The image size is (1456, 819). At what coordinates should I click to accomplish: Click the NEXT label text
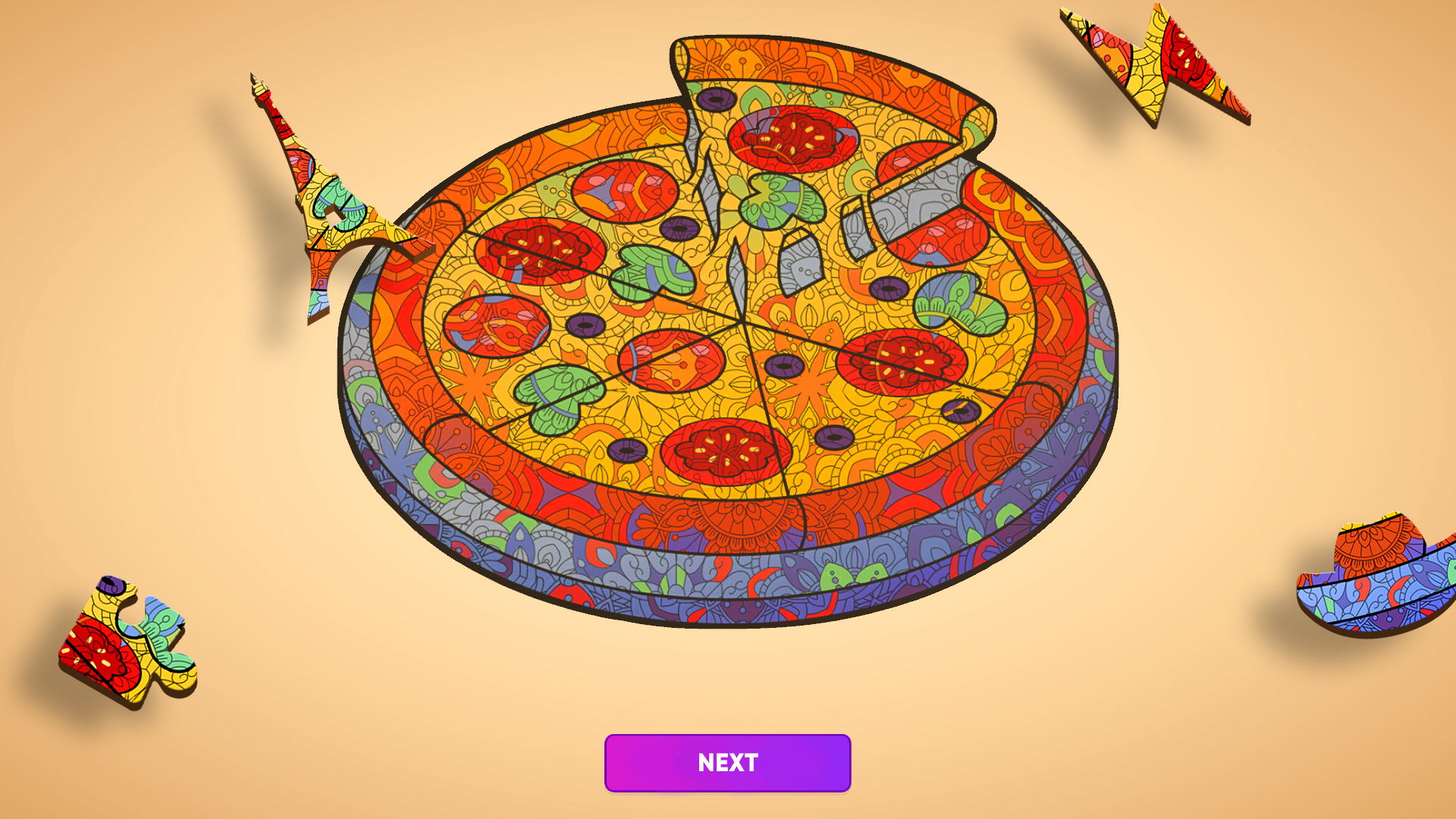[x=726, y=763]
